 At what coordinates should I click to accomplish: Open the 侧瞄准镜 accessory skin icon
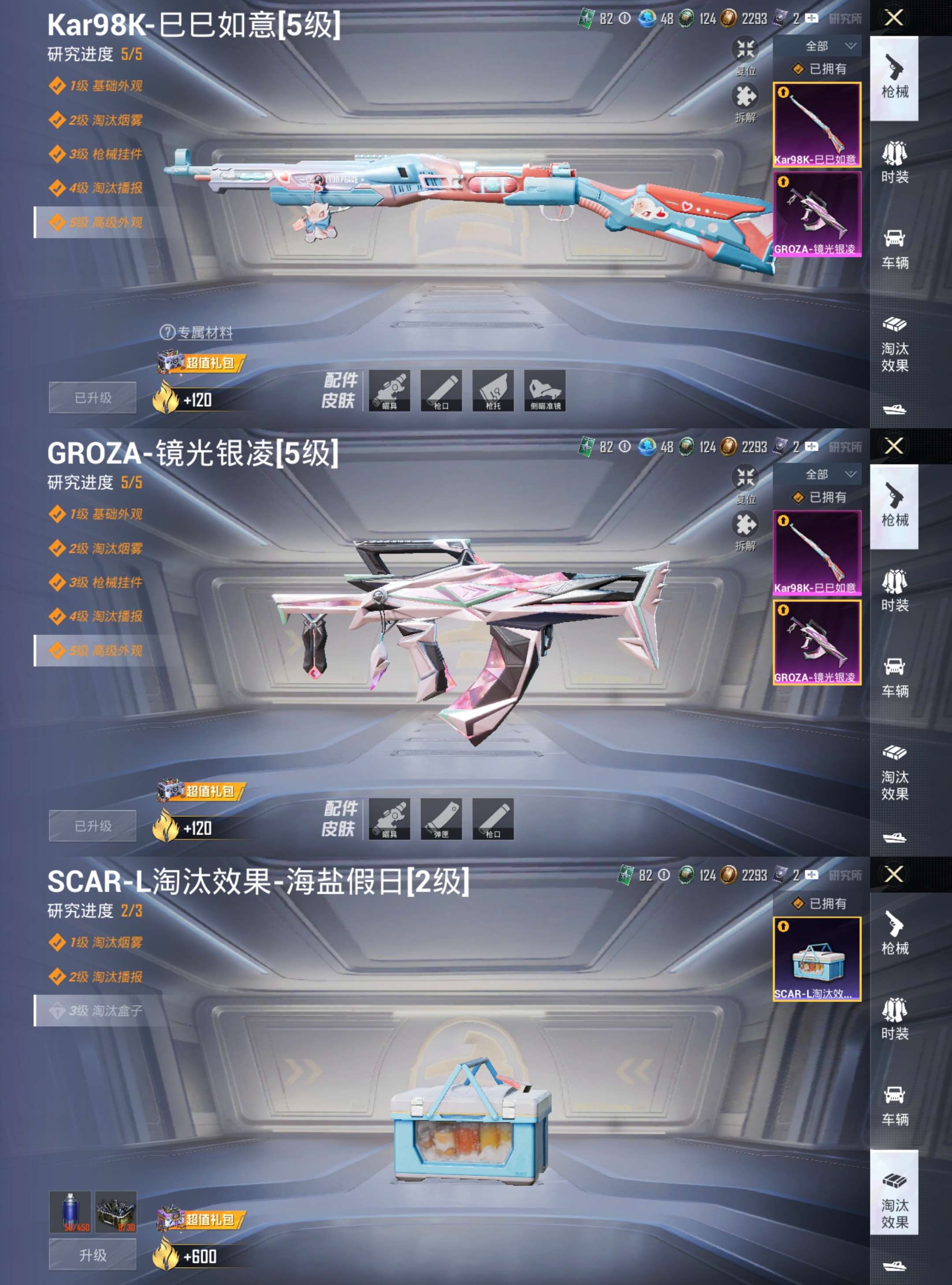pos(544,391)
